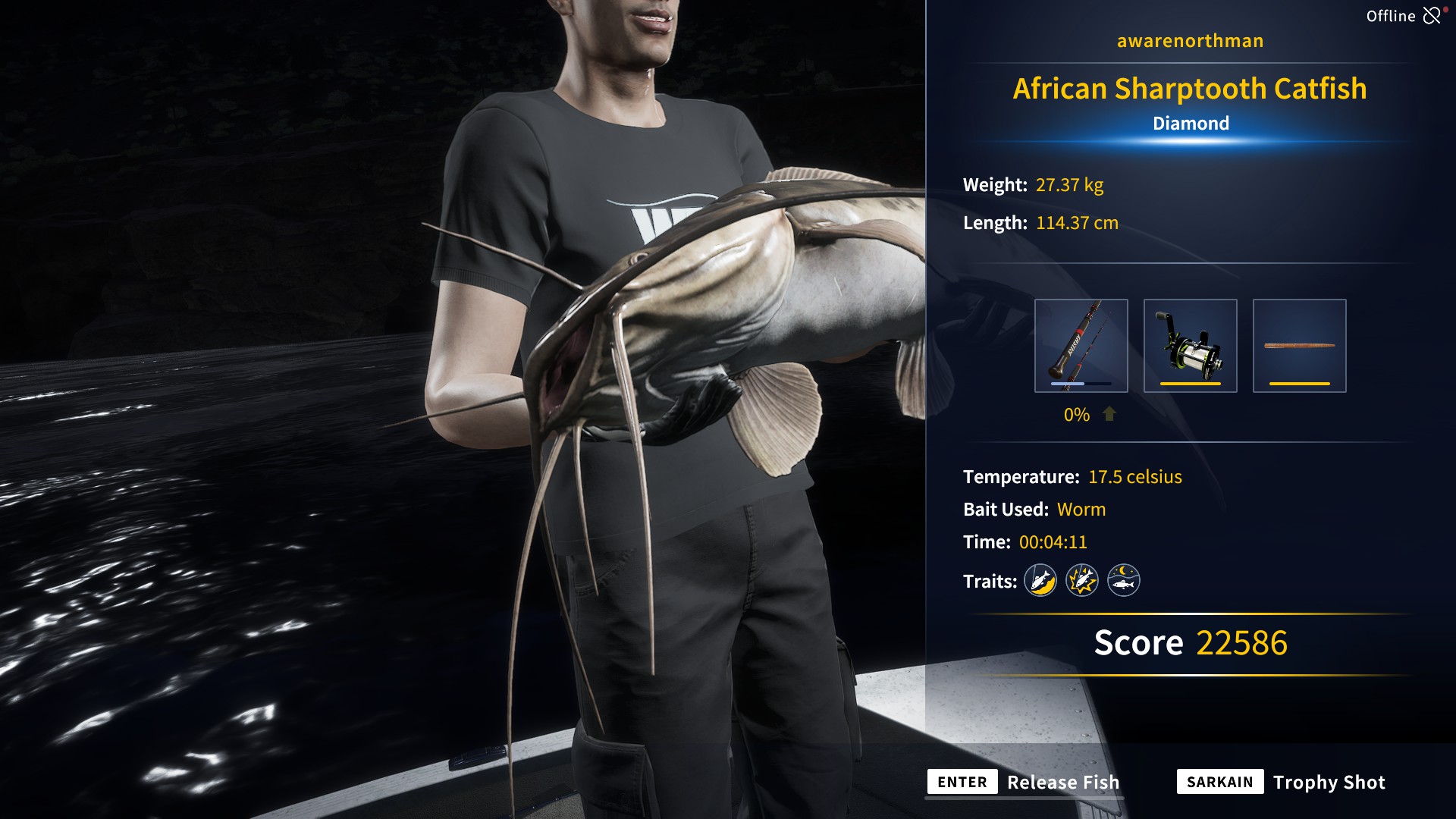Inspect the leaping fish trait icon

(x=1040, y=581)
